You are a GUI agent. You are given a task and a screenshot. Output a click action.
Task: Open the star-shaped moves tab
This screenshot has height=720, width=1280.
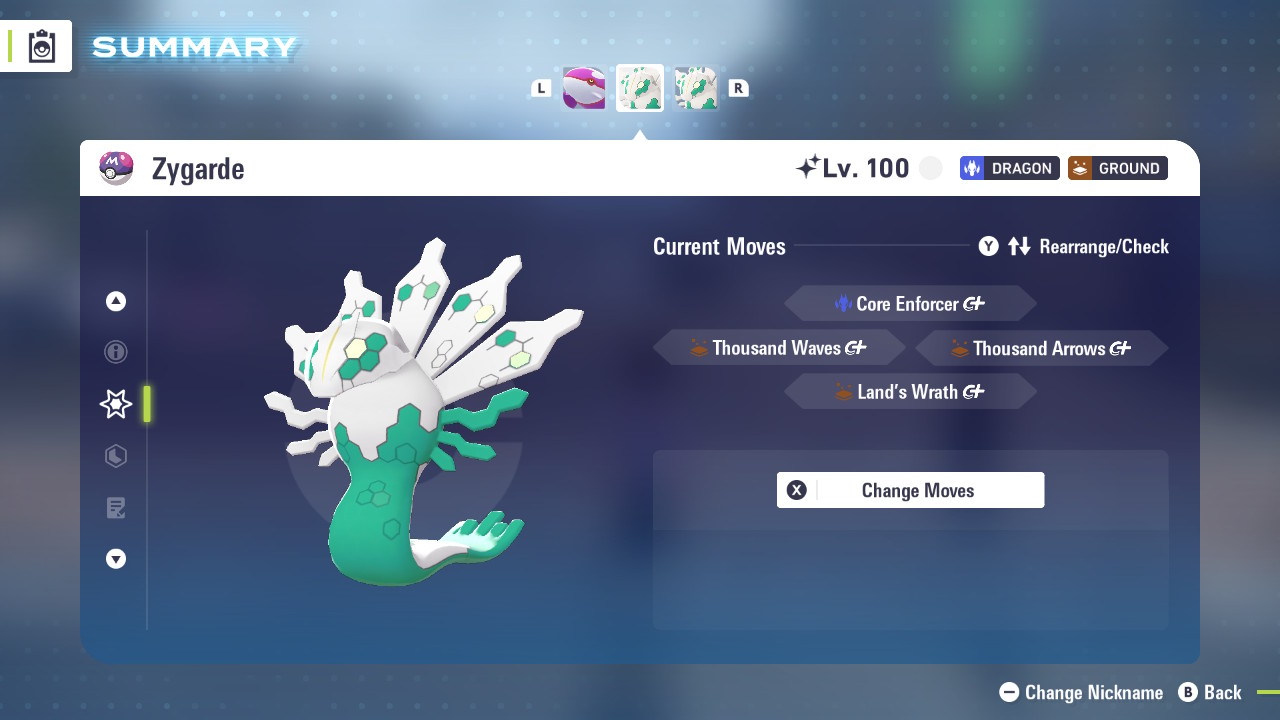[116, 404]
